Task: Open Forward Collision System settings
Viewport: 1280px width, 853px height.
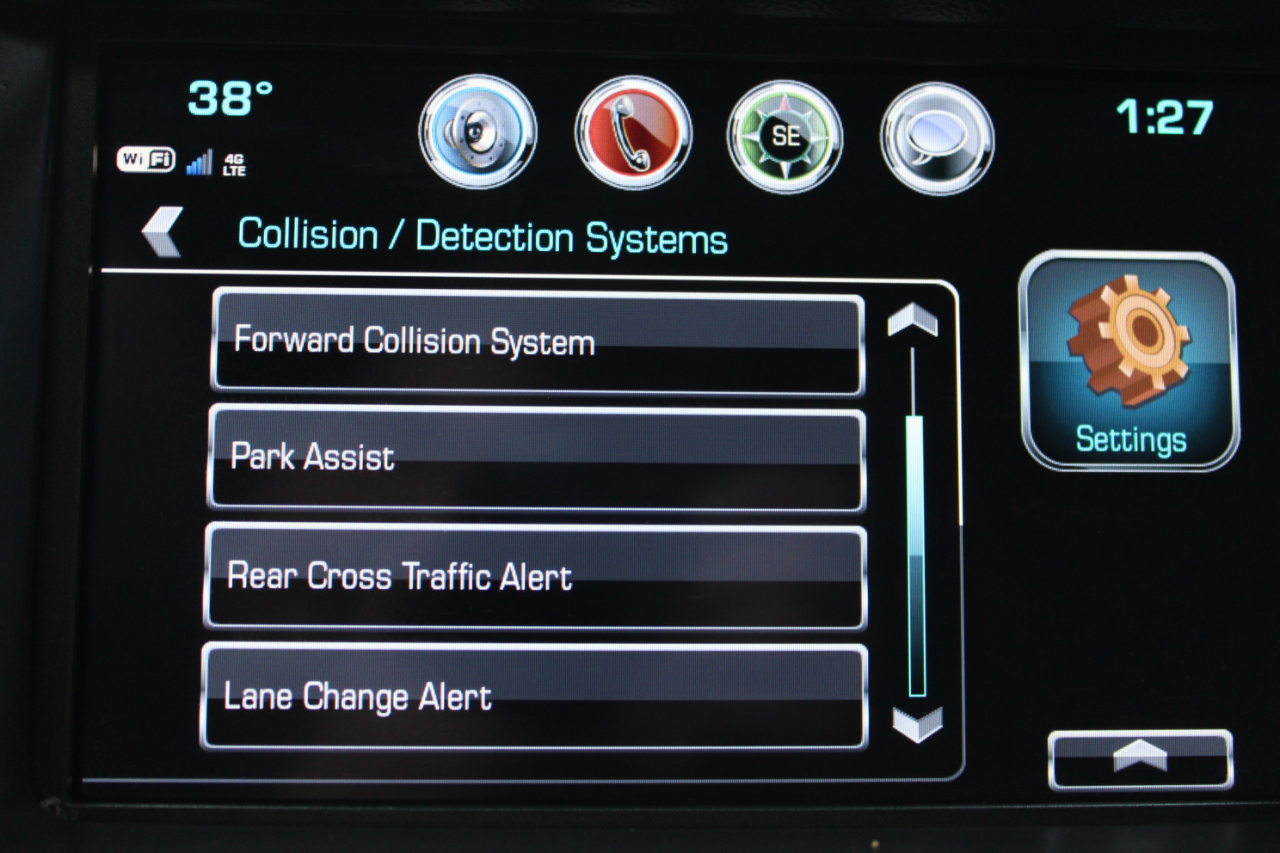Action: (537, 342)
